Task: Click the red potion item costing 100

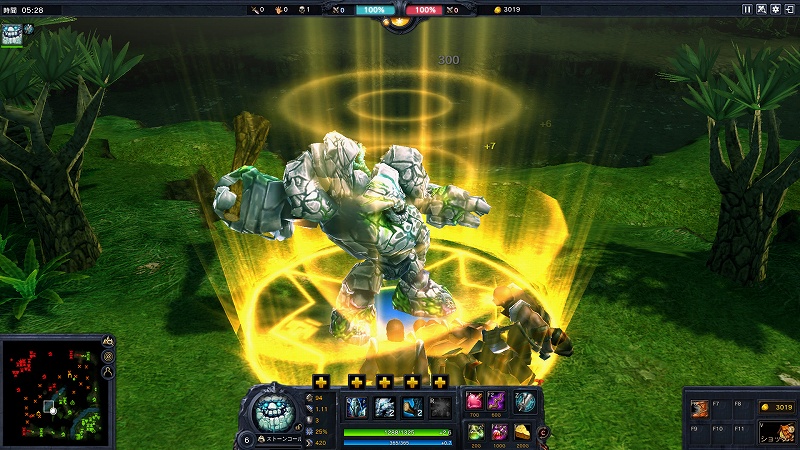Action: (x=500, y=431)
